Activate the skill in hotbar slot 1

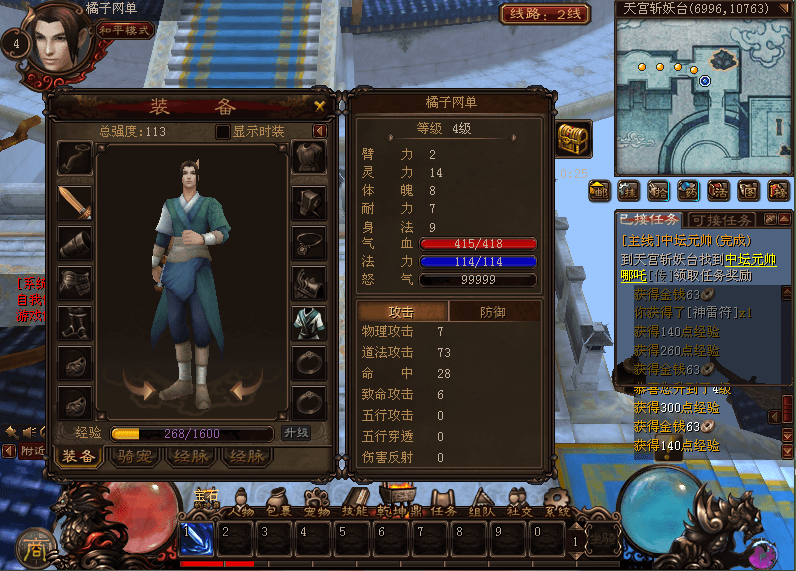(x=196, y=537)
